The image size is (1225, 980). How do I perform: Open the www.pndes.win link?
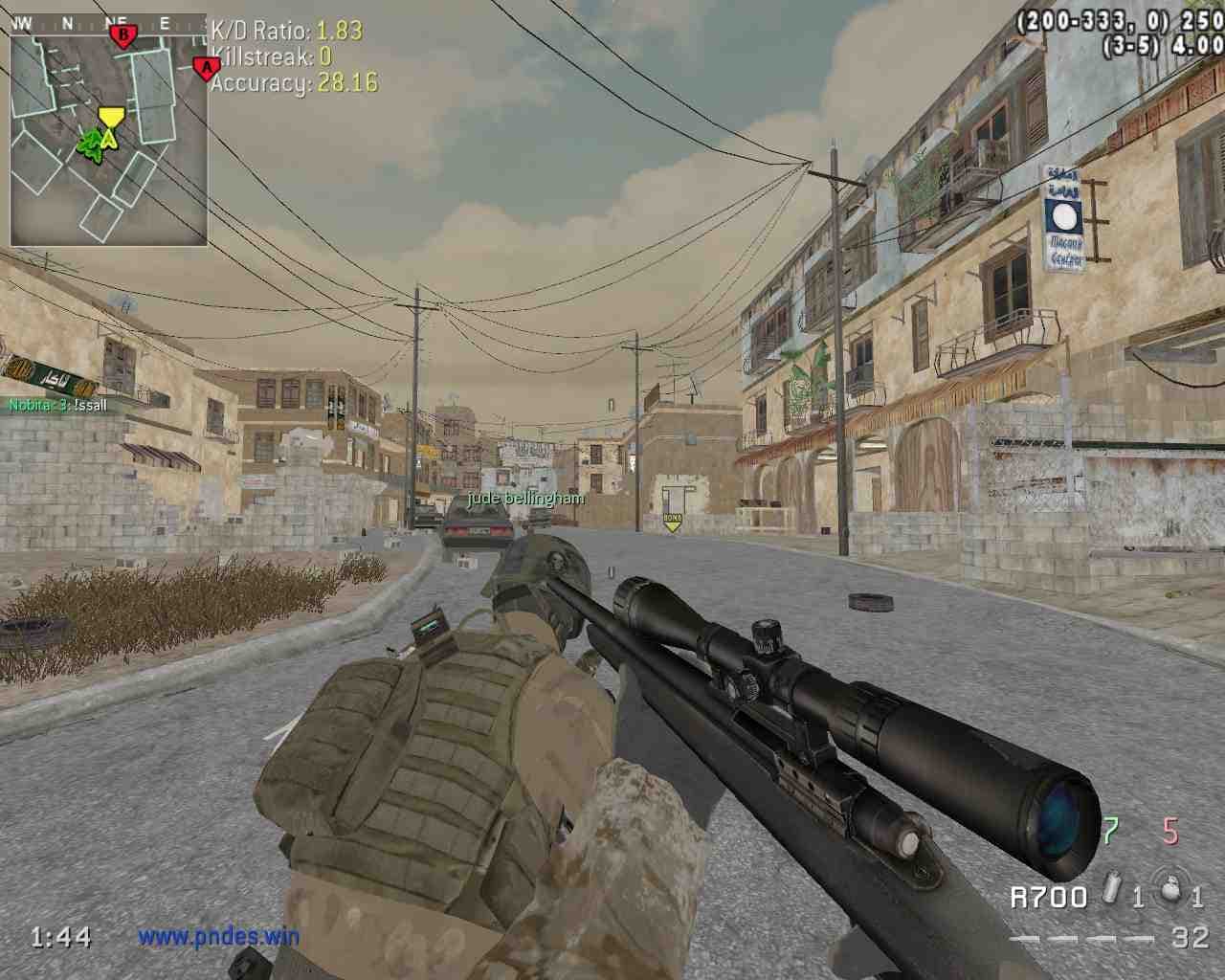point(218,937)
